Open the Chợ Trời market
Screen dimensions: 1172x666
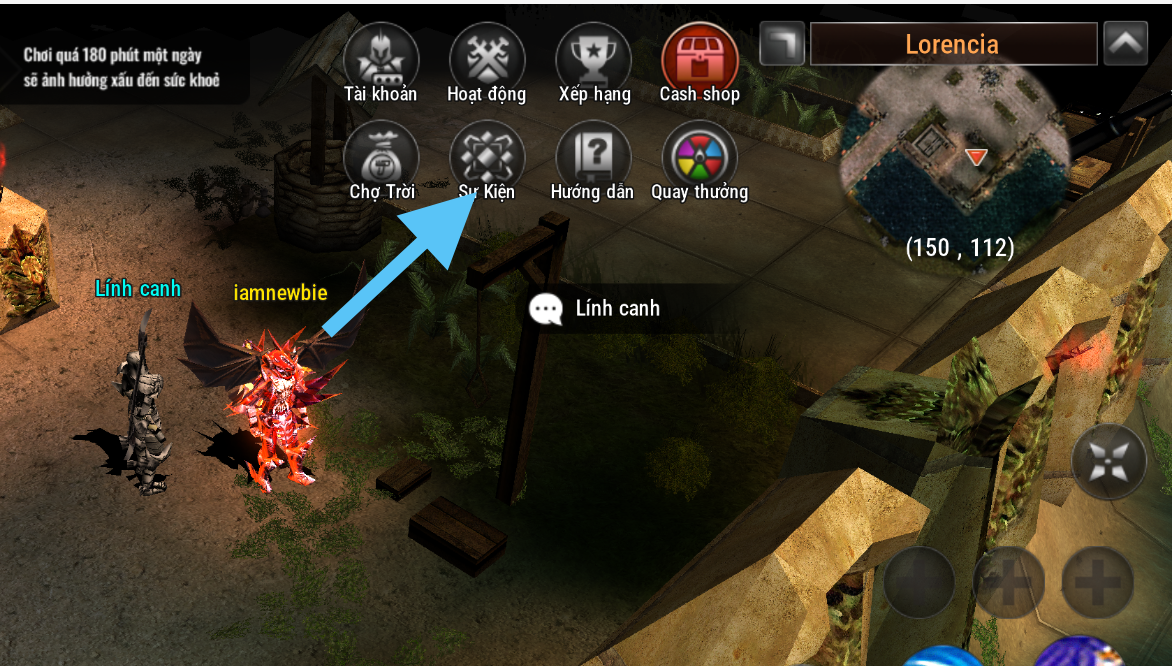[x=381, y=158]
